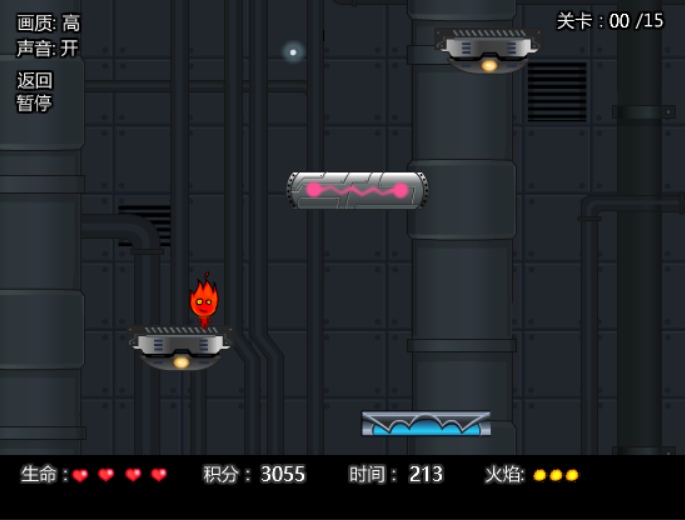
Task: Toggle the 声音 sound setting
Action: (47, 48)
